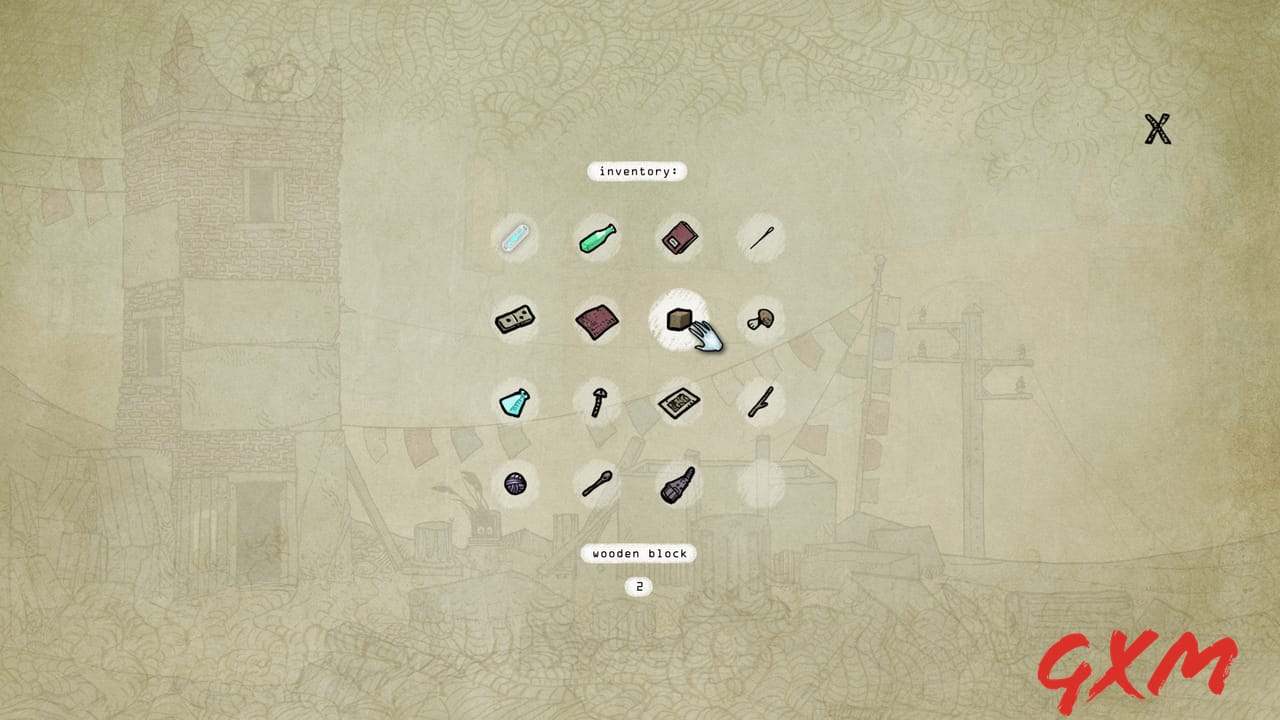Select the glass vial from the inventory

516,238
